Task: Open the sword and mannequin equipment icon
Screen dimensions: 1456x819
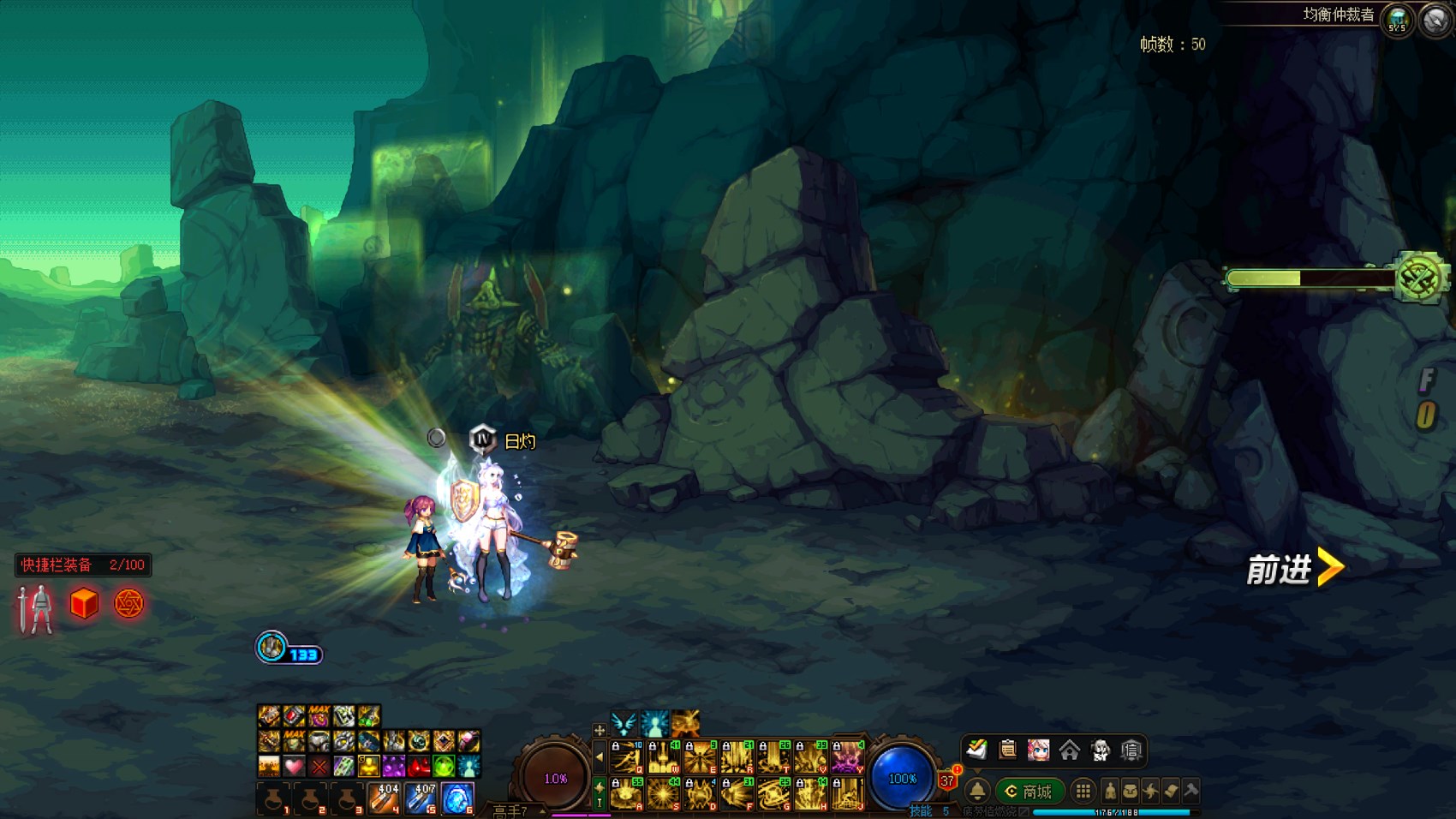Action: click(x=36, y=608)
